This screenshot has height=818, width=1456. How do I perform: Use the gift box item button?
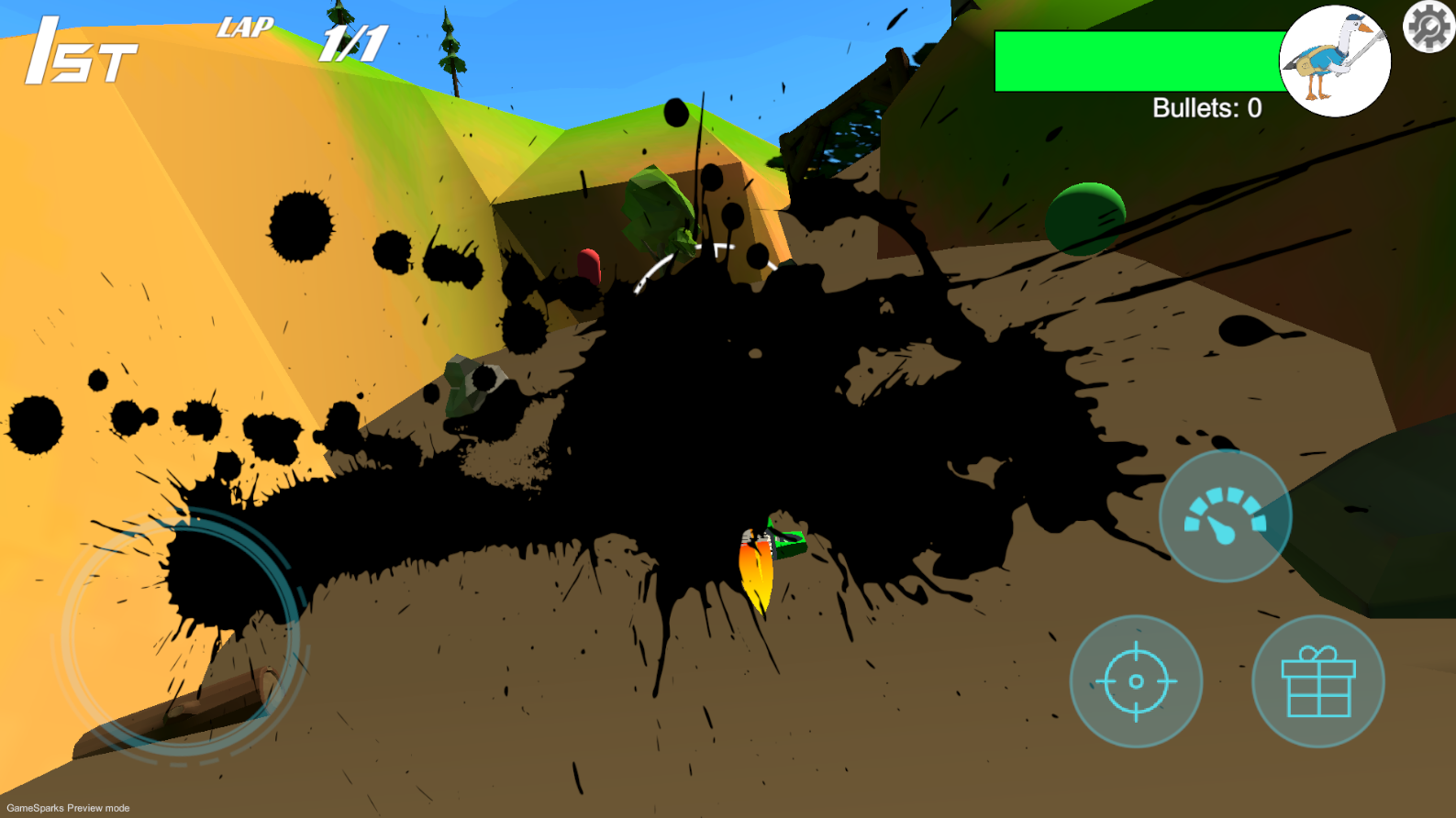[1317, 681]
